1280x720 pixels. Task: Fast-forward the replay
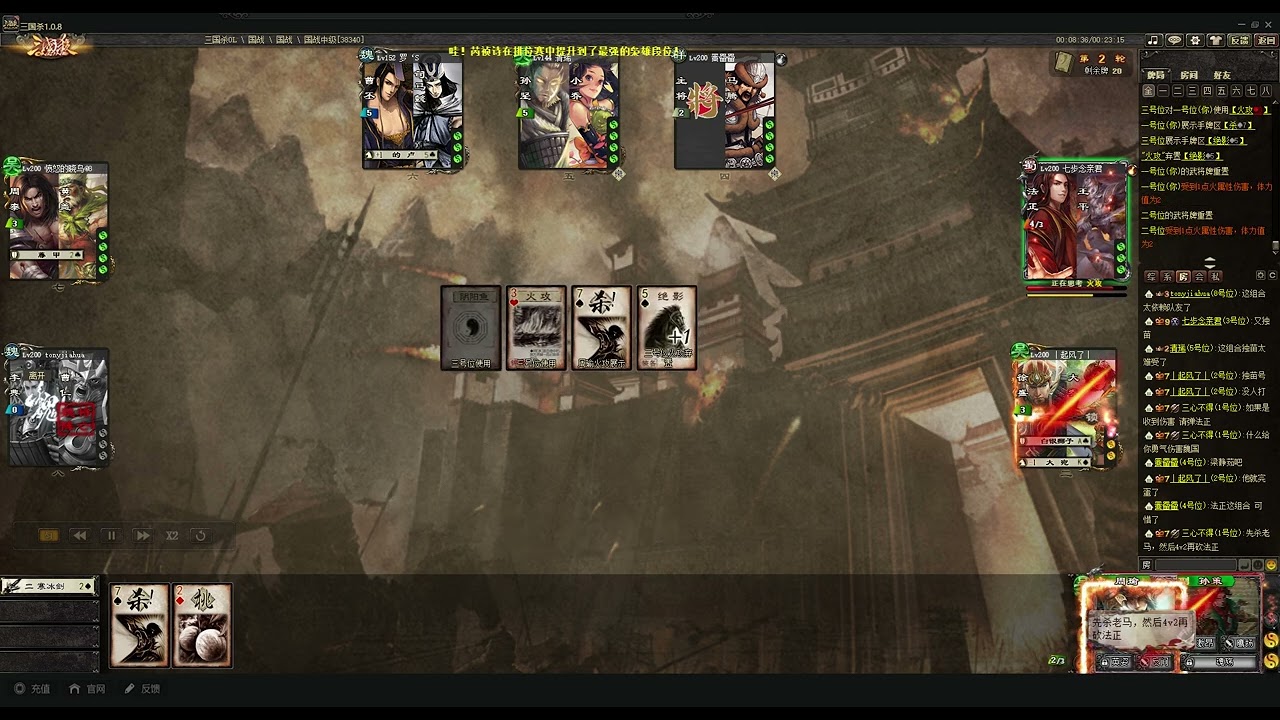click(143, 536)
